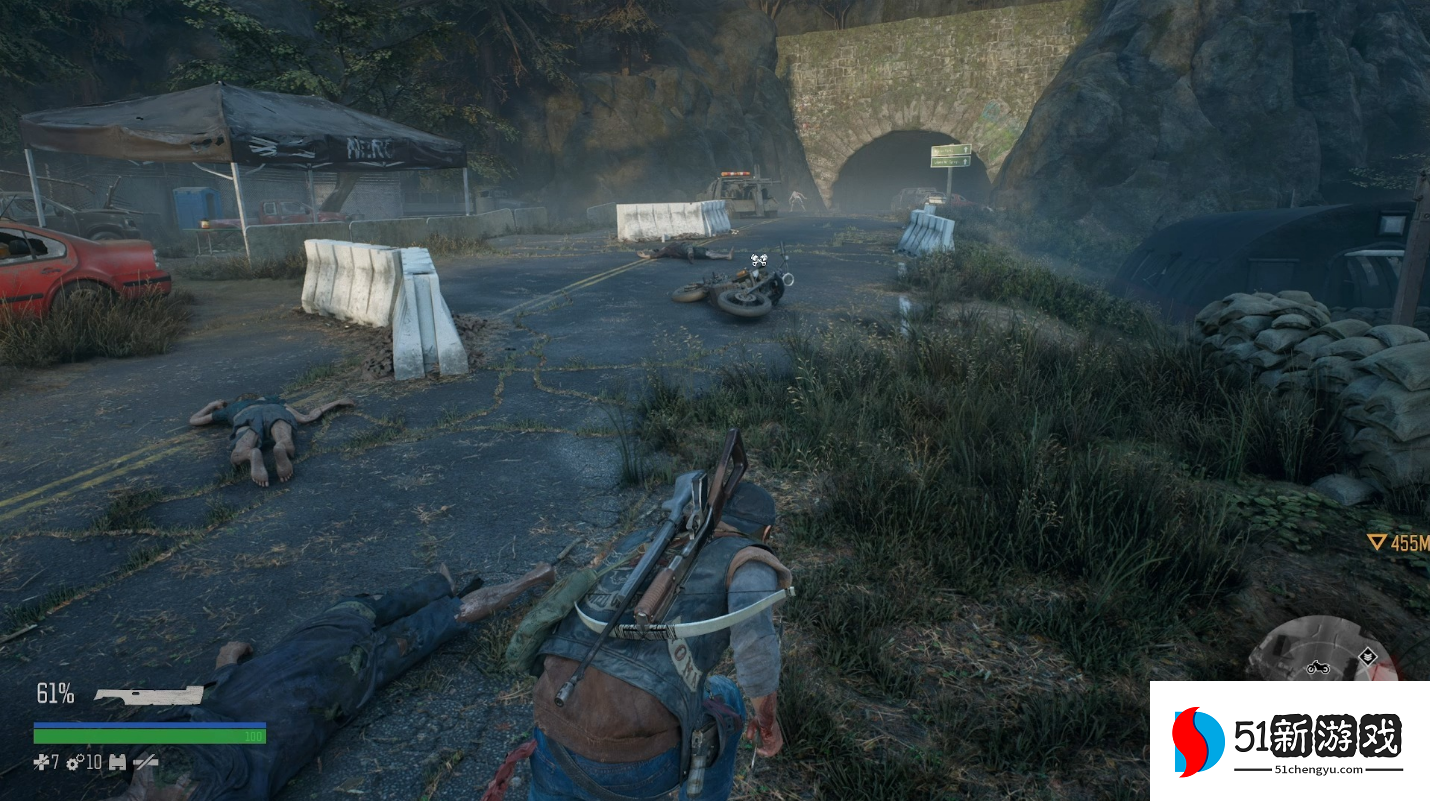Click the medkit cross icon
Viewport: 1430px width, 801px height.
(41, 762)
